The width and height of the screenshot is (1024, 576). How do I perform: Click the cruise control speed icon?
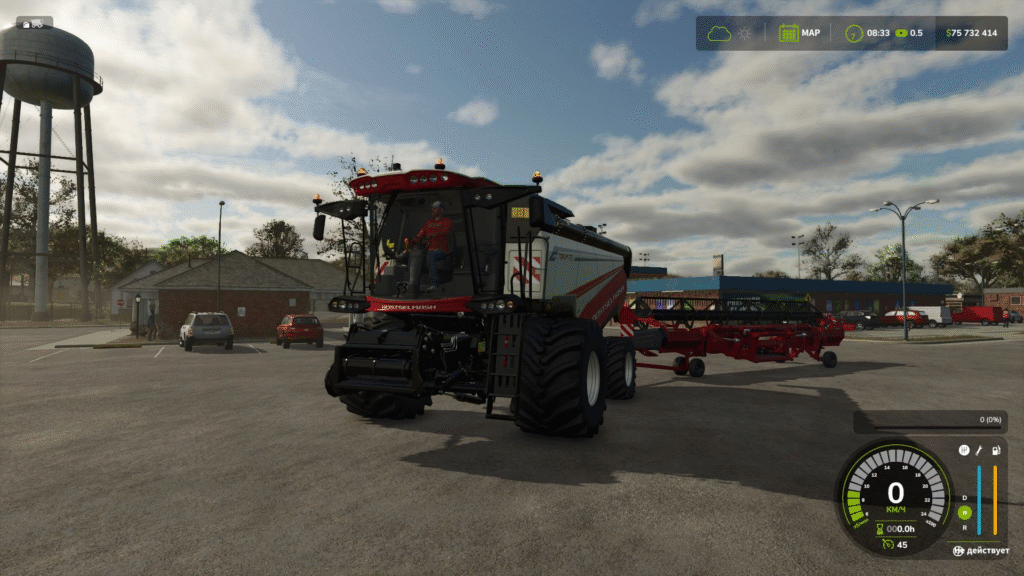(x=887, y=544)
